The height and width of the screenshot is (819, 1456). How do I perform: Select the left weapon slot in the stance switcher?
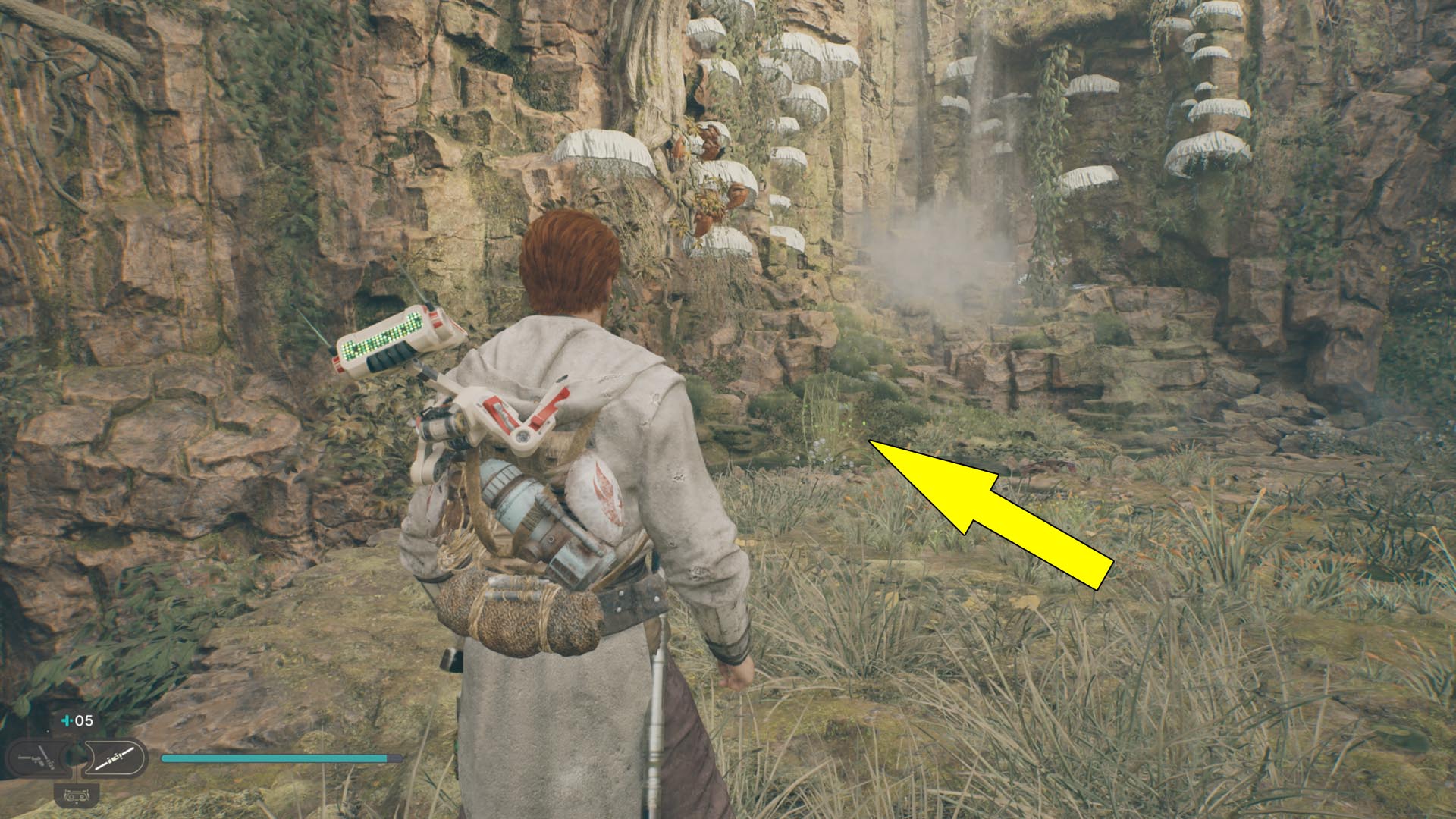(x=36, y=757)
